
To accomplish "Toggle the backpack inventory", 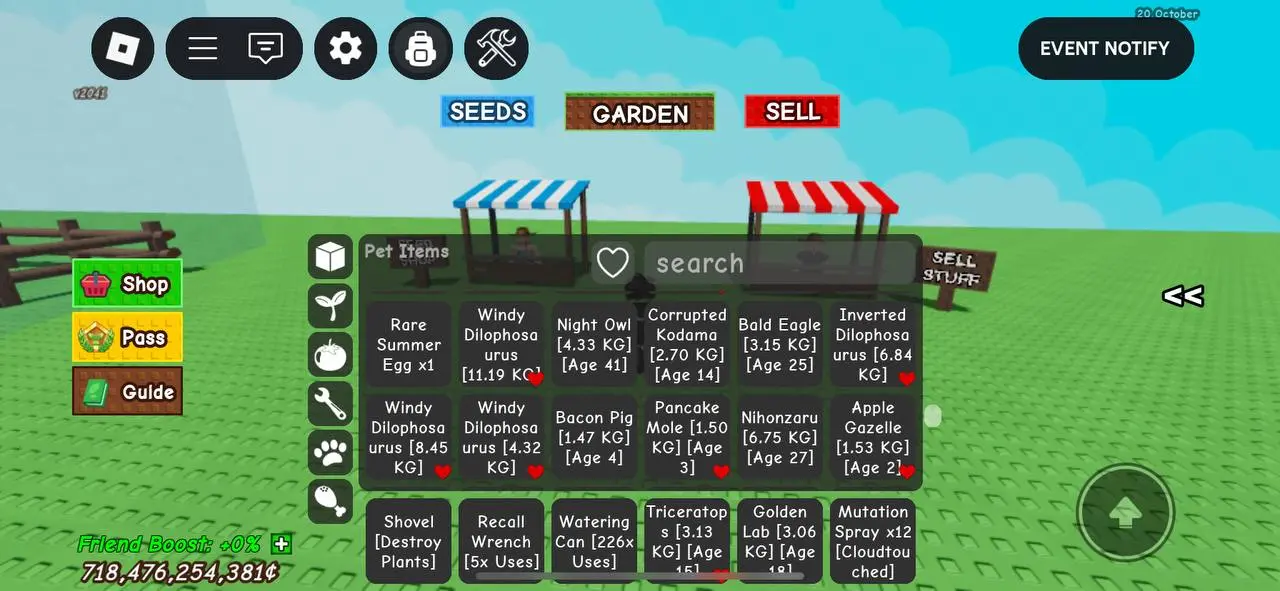I will coord(420,48).
